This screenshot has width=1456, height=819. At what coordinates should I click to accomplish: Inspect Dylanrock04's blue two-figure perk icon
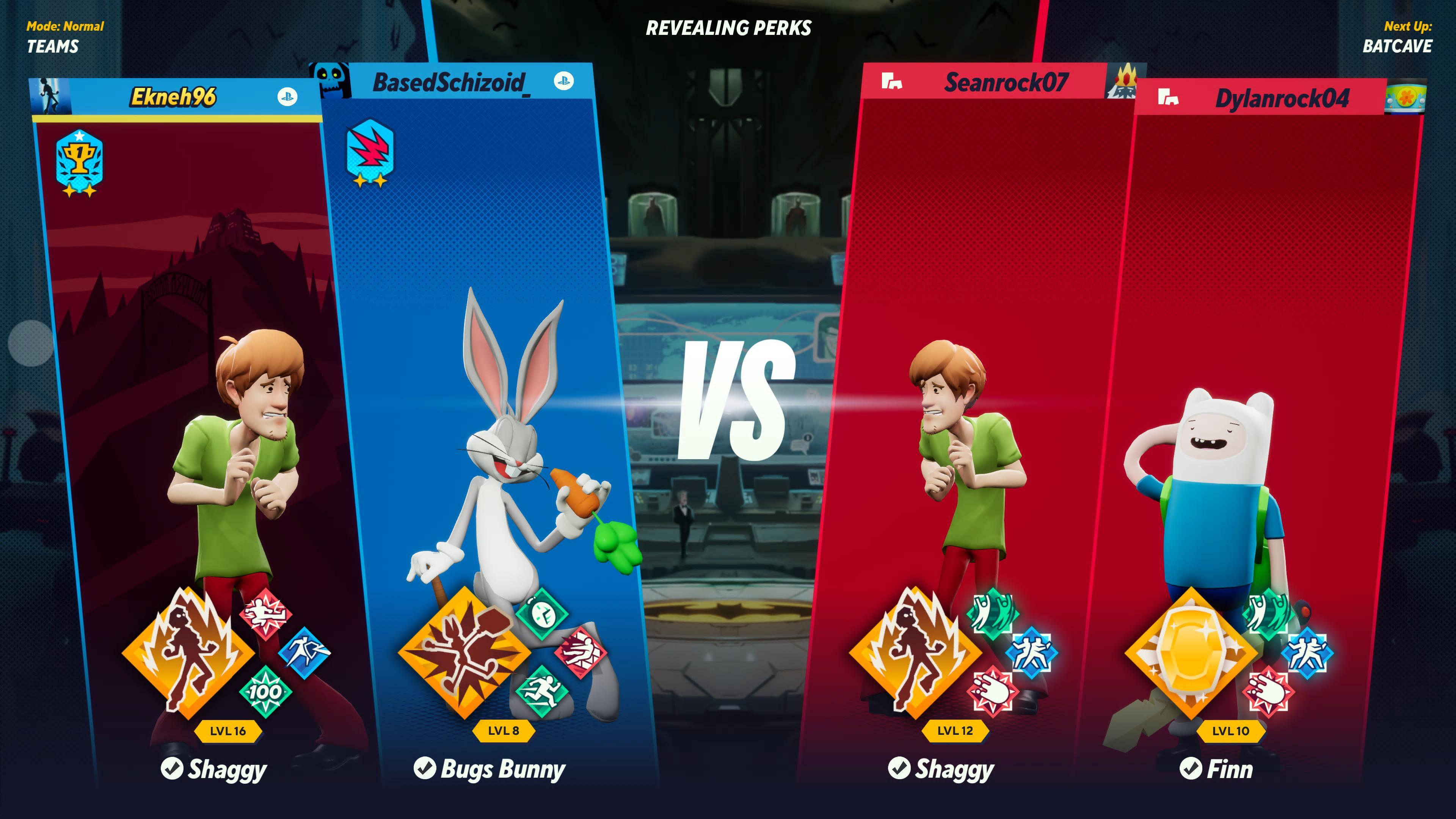1307,652
